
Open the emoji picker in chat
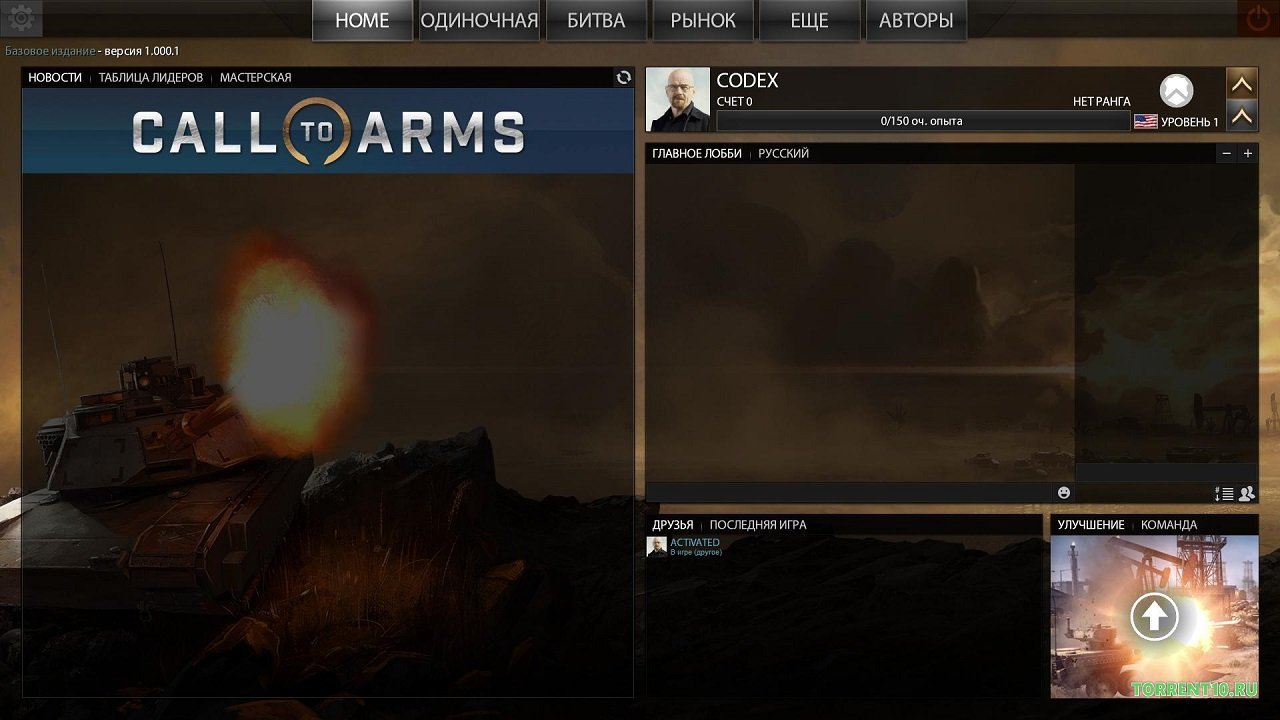[x=1063, y=492]
